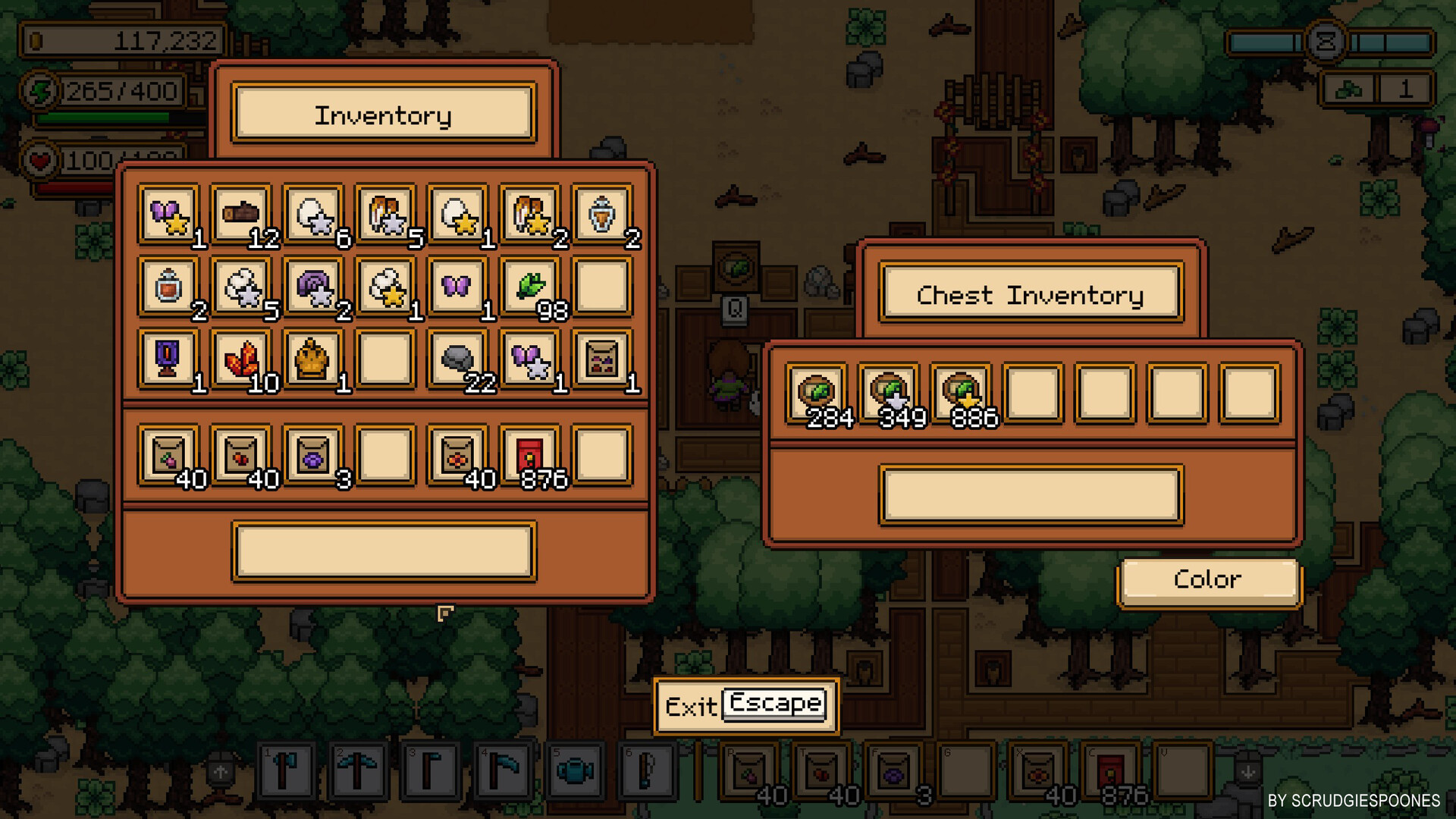The height and width of the screenshot is (819, 1456).
Task: Click the golden crown item in inventory
Action: [314, 359]
